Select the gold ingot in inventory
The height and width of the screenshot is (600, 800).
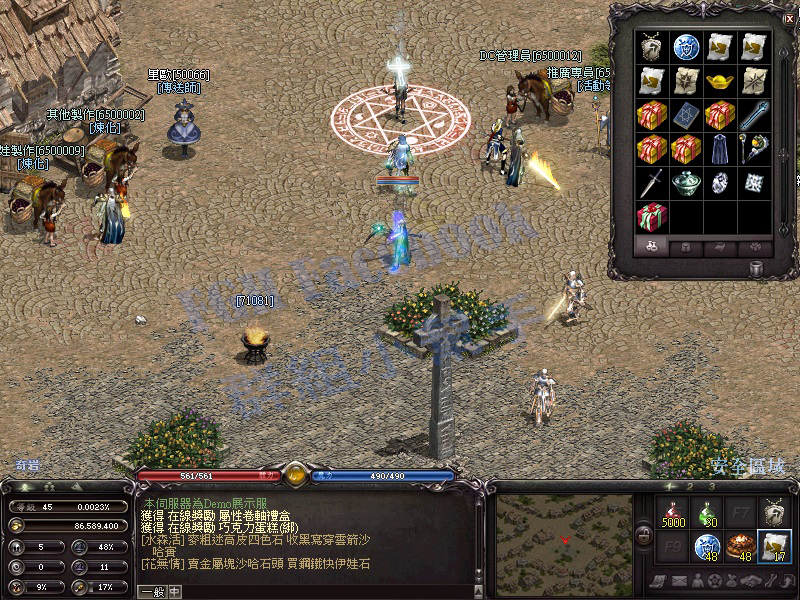coord(719,80)
